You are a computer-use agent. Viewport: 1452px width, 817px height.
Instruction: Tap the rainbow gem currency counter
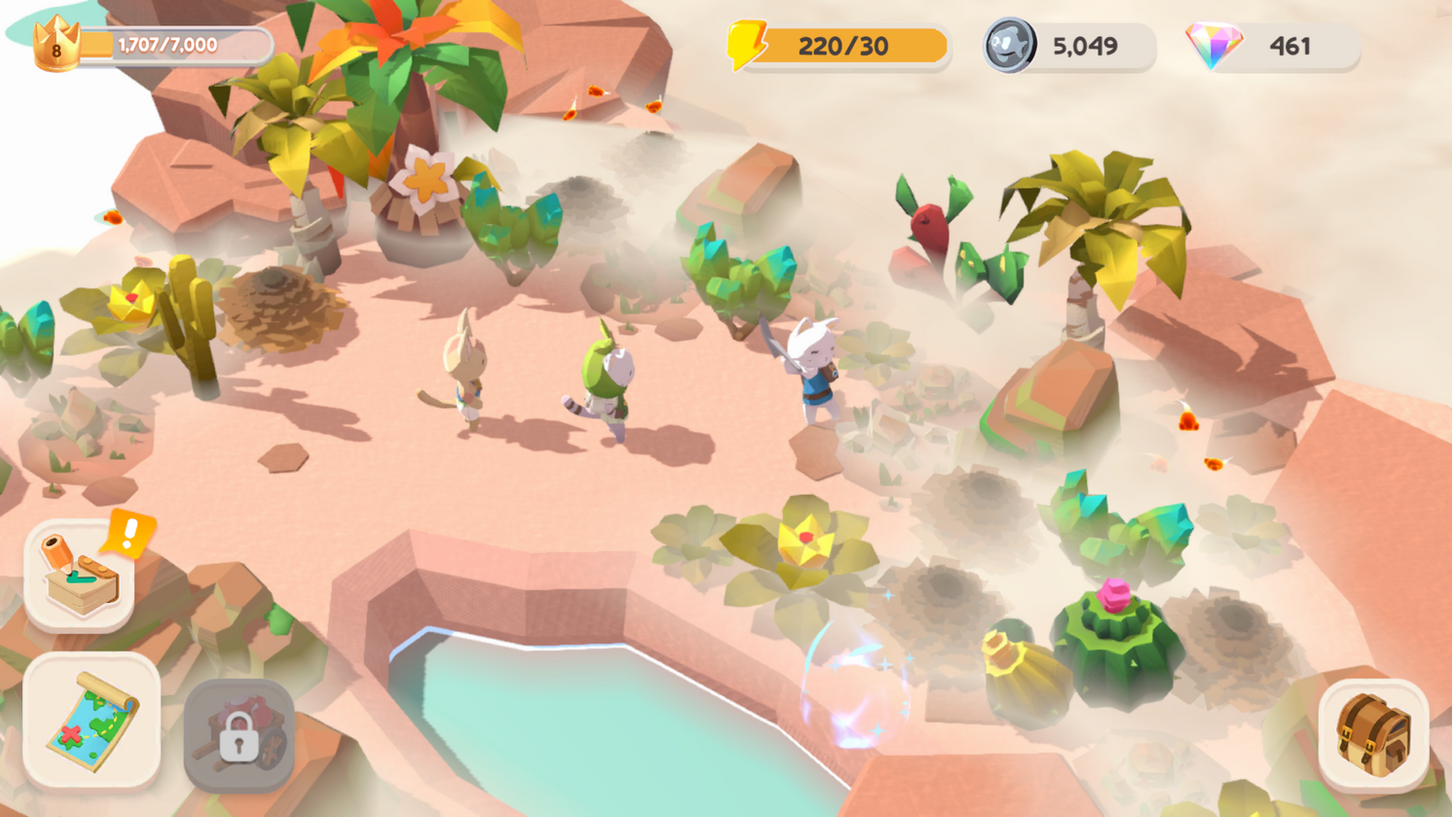click(1273, 46)
